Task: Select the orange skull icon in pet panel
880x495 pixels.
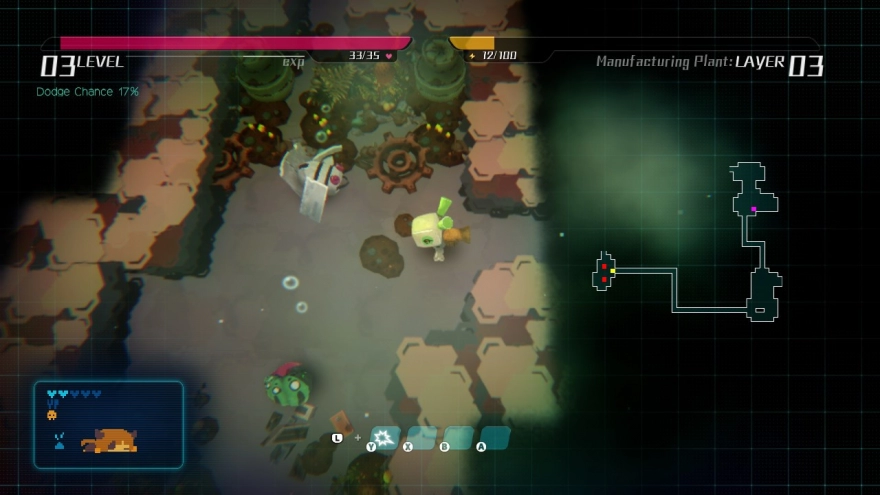Action: point(52,414)
